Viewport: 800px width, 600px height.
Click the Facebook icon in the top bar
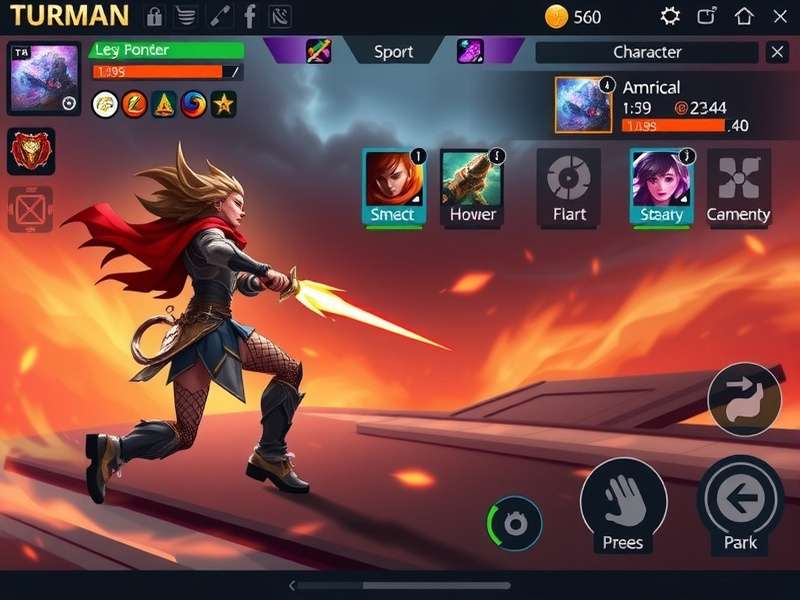coord(249,16)
